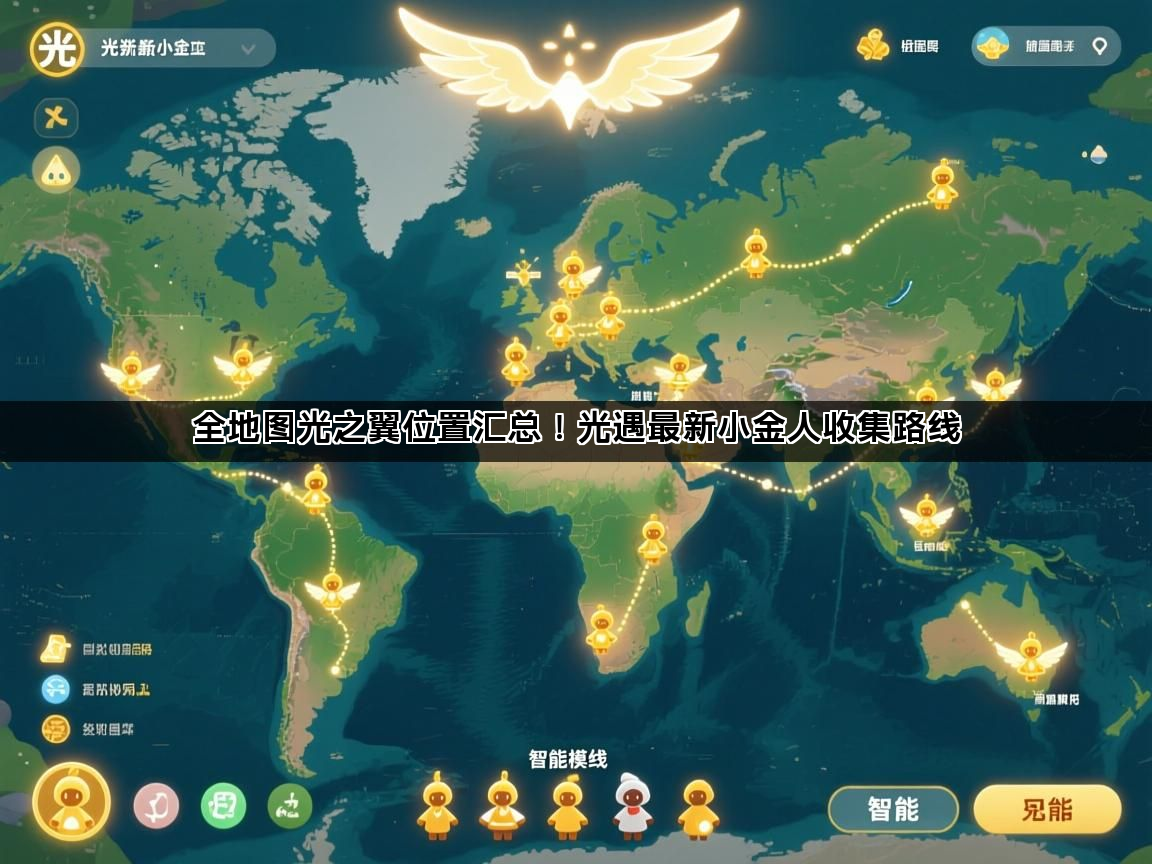This screenshot has height=864, width=1152.
Task: Open the dropdown beside the 光 emblem
Action: 247,47
